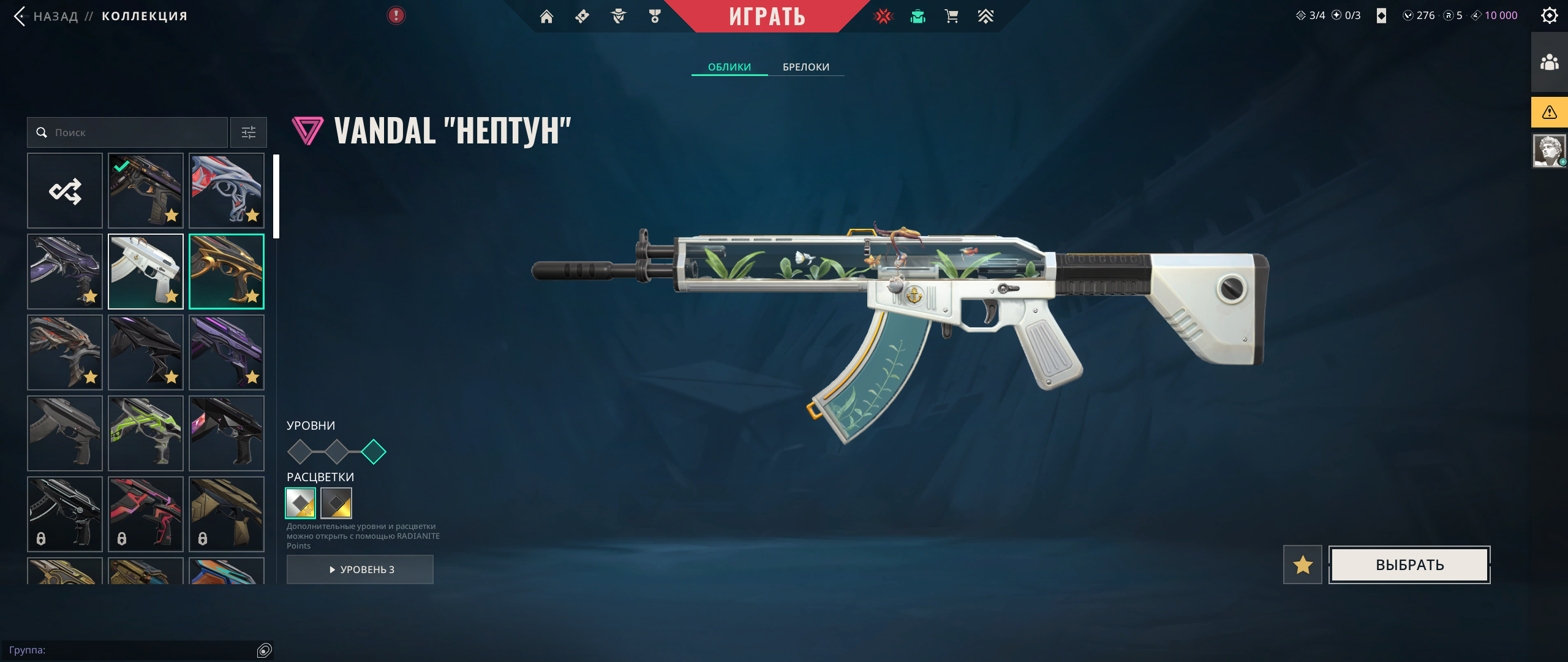Image resolution: width=1568 pixels, height=662 pixels.
Task: Open the settings gear
Action: pos(1549,16)
